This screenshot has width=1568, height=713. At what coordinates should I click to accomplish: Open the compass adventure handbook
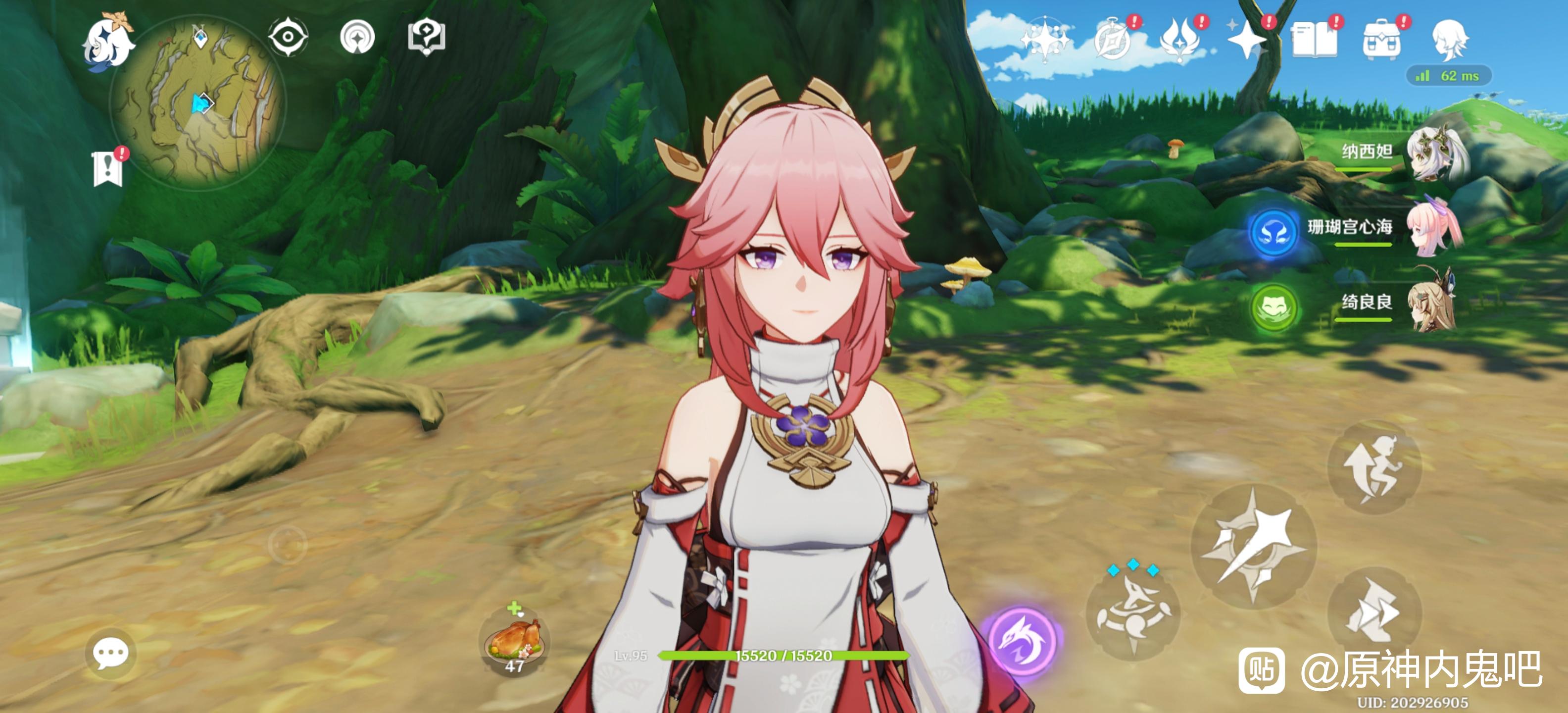click(x=1113, y=40)
